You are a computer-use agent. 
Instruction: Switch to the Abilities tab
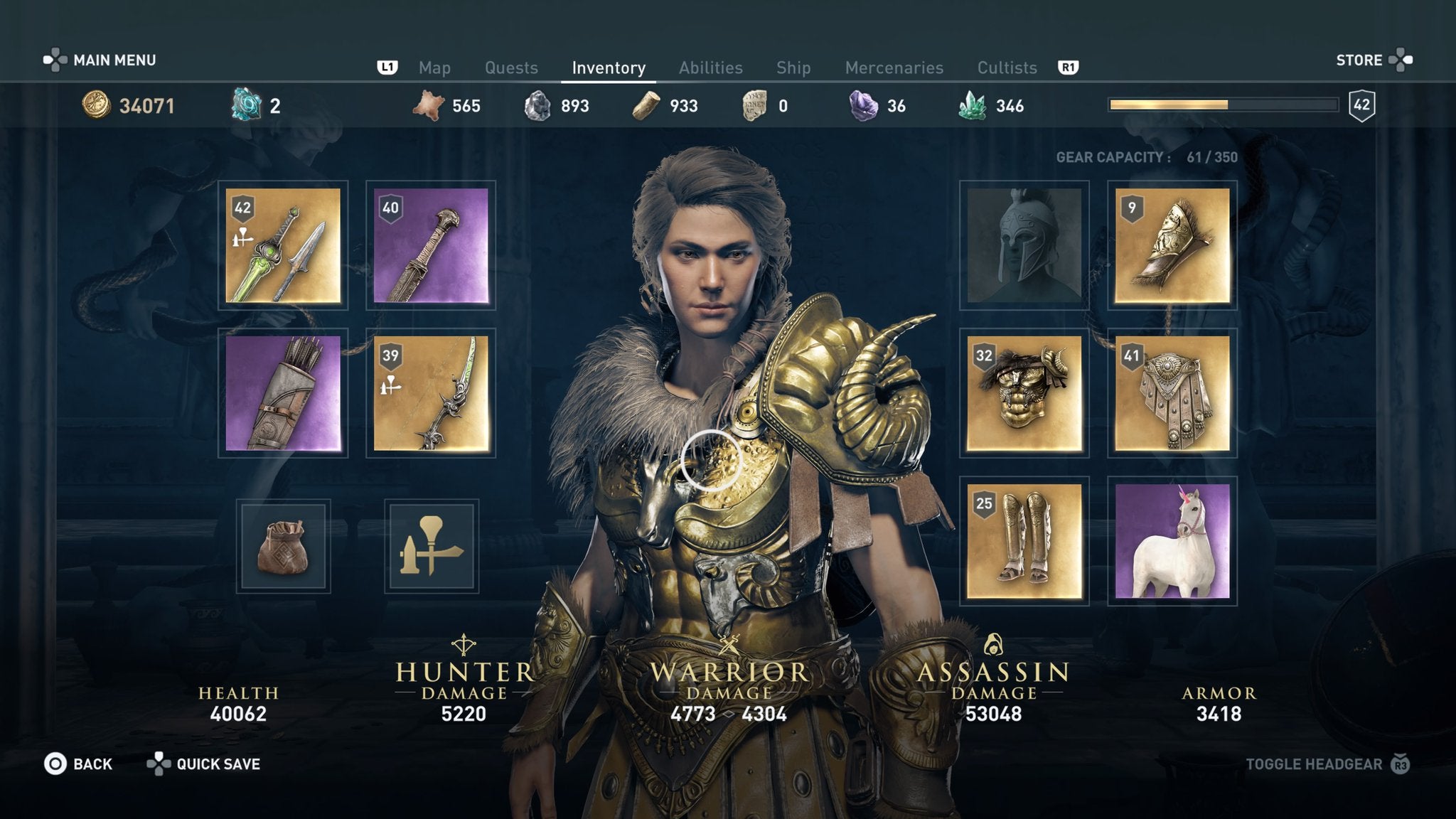pyautogui.click(x=710, y=68)
